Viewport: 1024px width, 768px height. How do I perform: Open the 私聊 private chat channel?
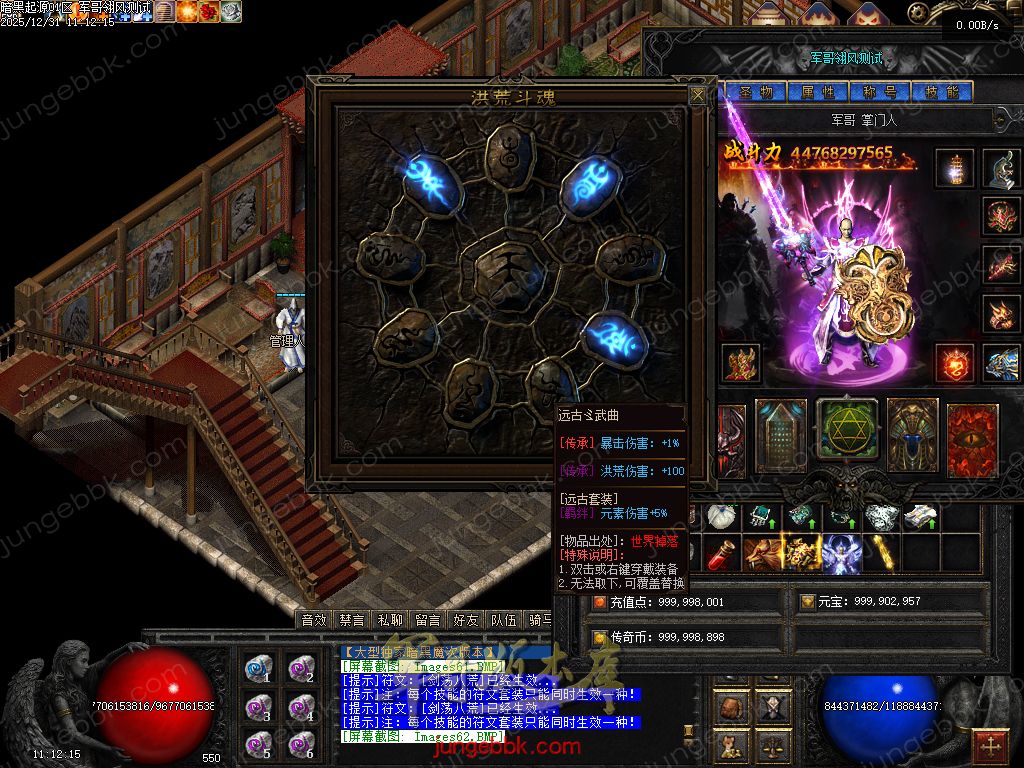click(x=391, y=621)
